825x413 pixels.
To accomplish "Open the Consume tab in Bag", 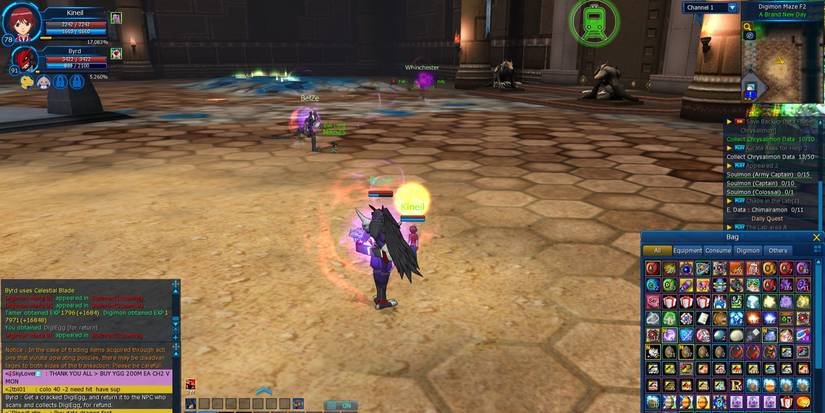I will pos(717,250).
